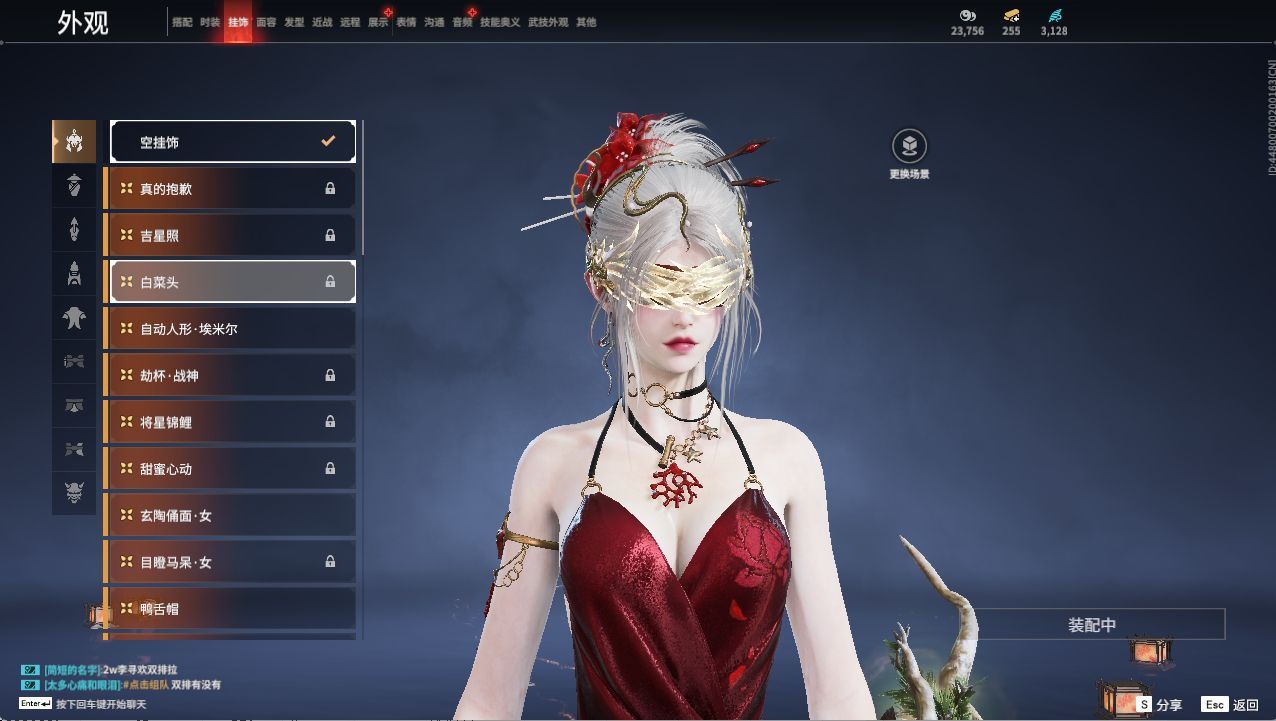Select the 劫杯·战神 accessory

coord(232,375)
